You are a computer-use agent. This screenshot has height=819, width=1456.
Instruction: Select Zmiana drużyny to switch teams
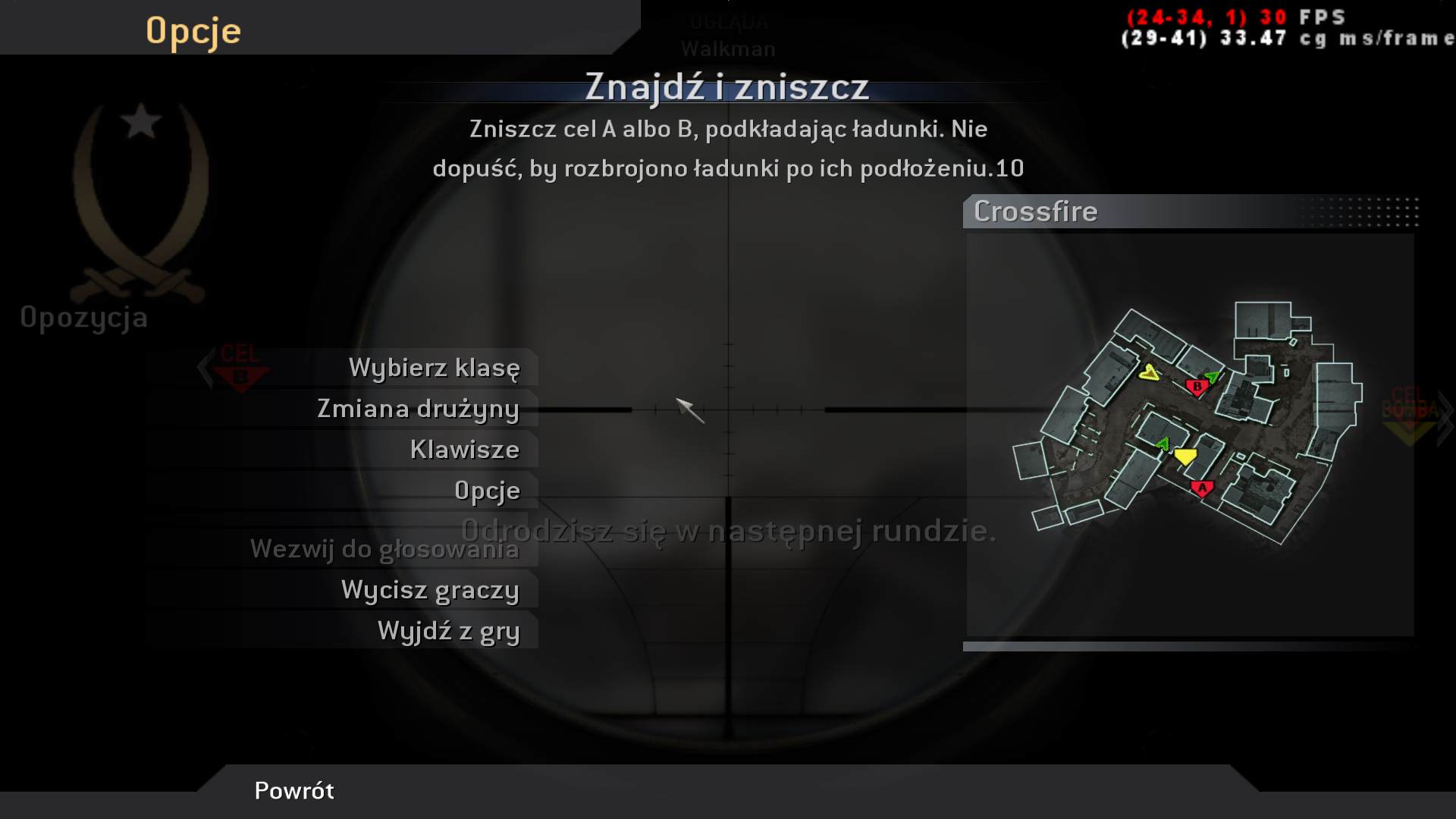(418, 408)
